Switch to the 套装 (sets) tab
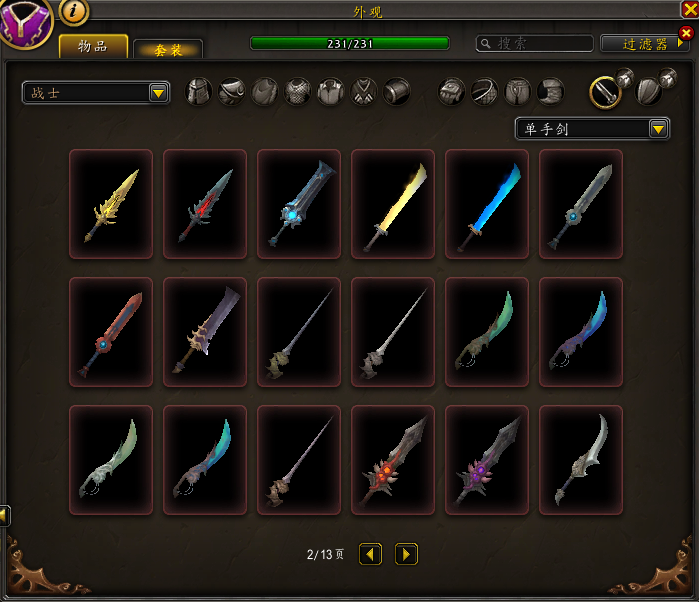The width and height of the screenshot is (699, 602). coord(168,49)
